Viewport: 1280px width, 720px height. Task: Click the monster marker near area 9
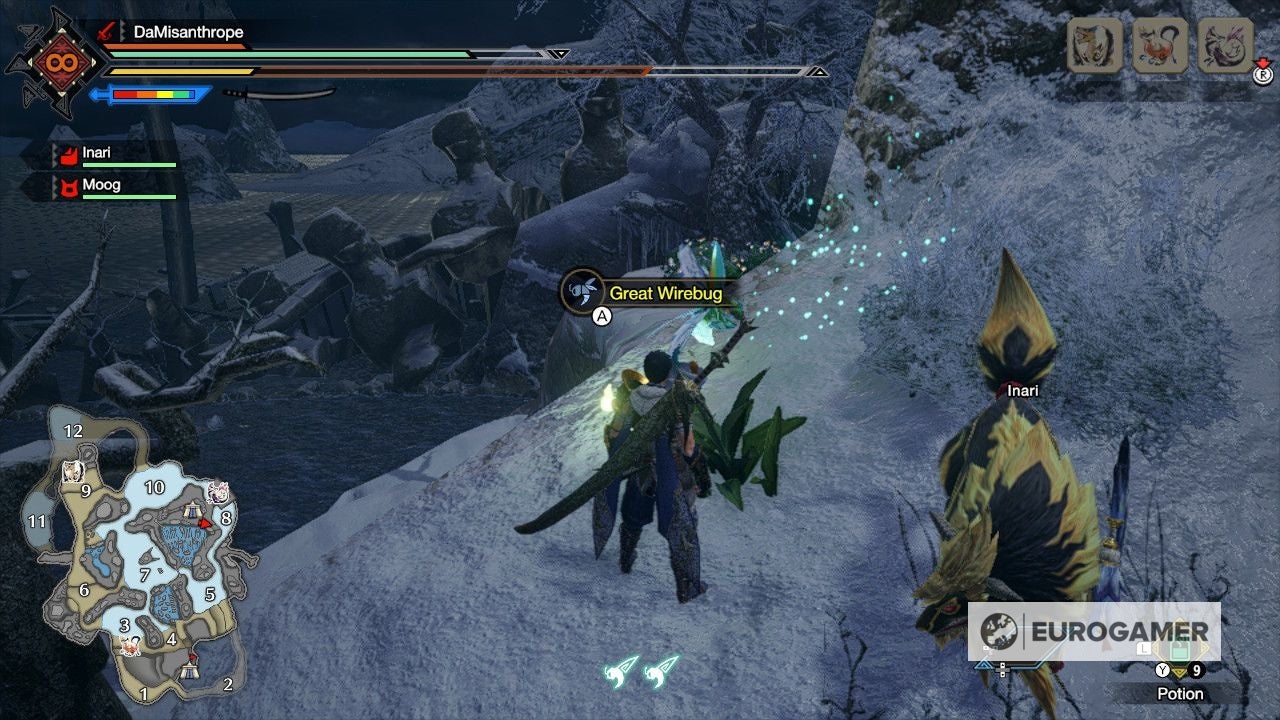pos(71,472)
